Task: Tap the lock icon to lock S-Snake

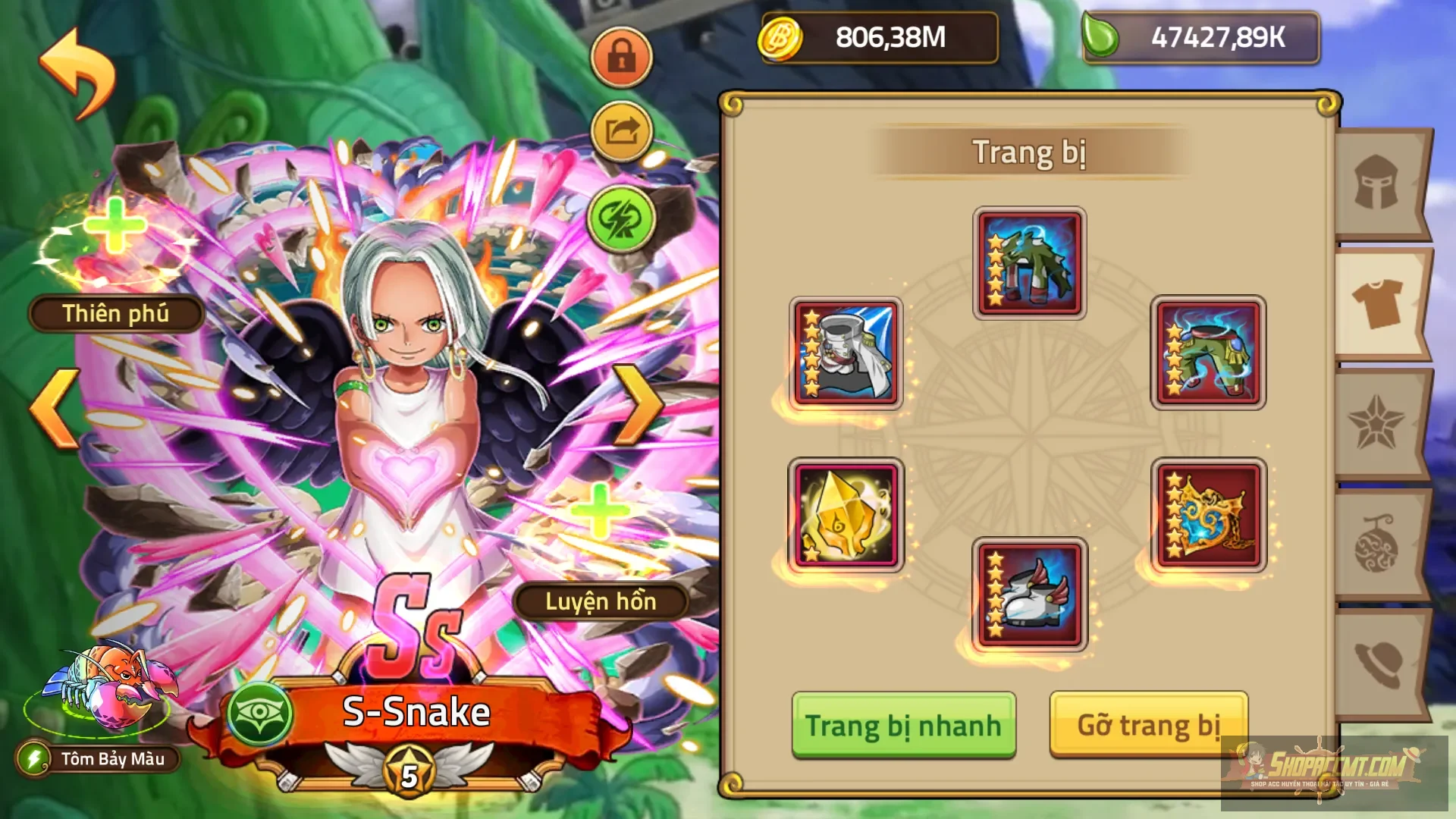Action: tap(622, 59)
